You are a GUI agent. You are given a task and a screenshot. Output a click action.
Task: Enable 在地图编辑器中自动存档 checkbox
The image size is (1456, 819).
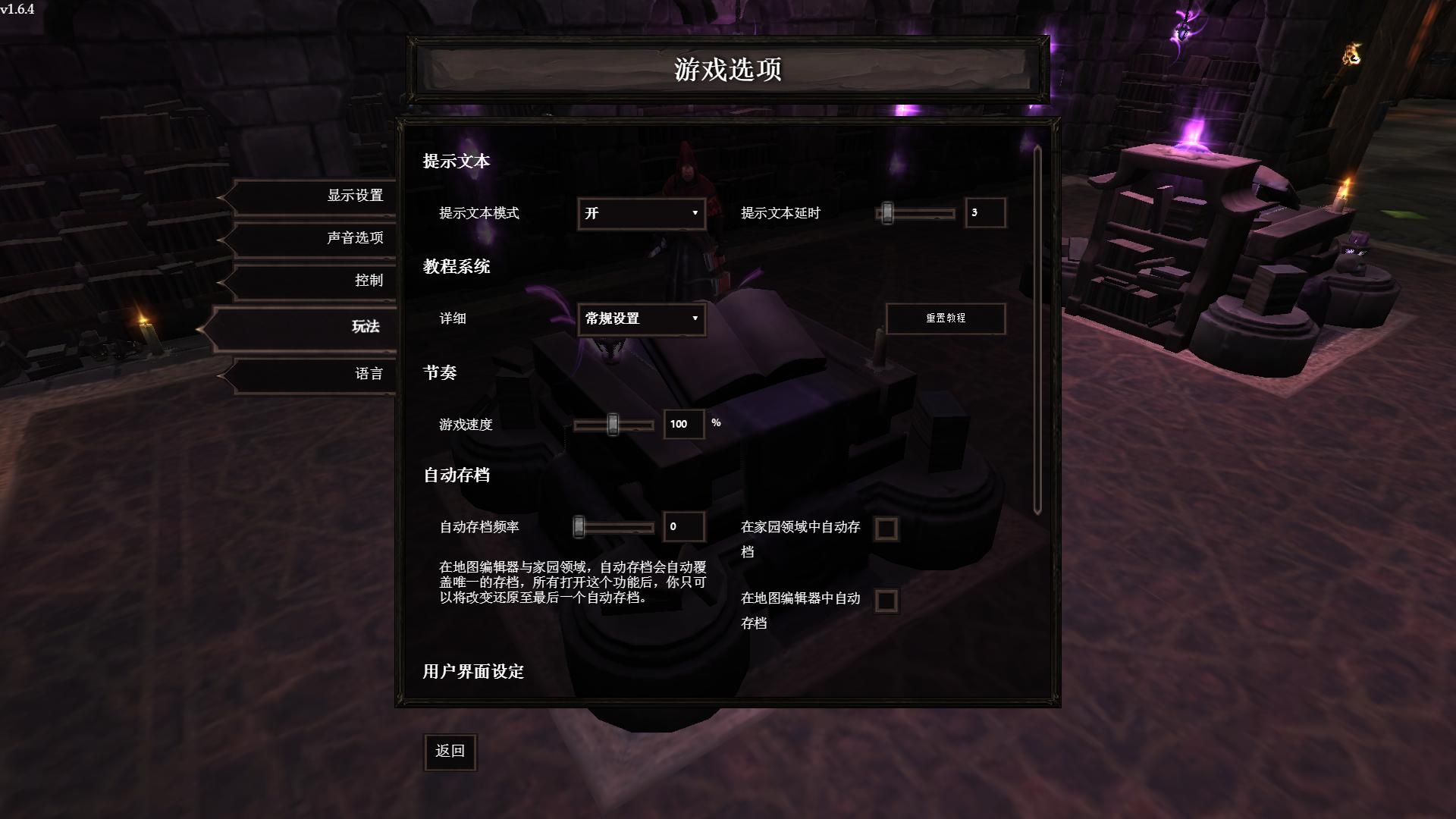pyautogui.click(x=886, y=601)
